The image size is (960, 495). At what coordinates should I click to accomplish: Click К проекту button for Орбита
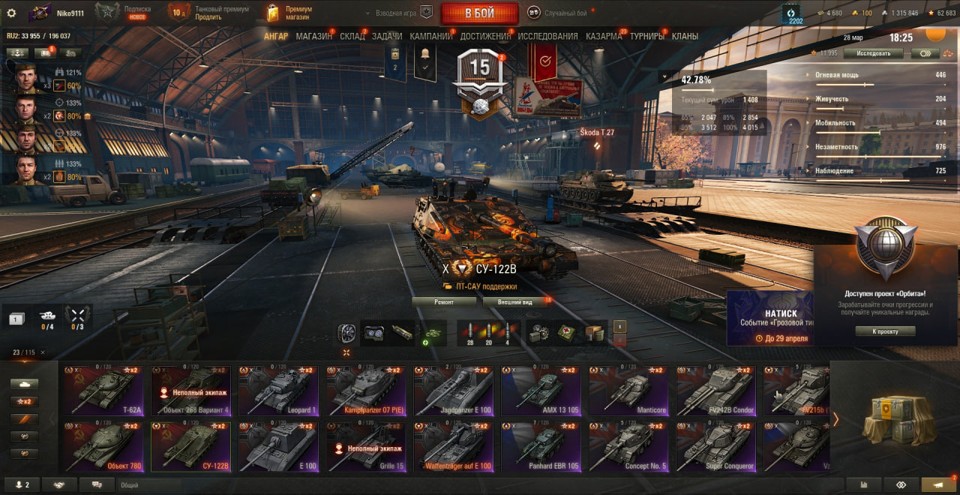point(885,331)
